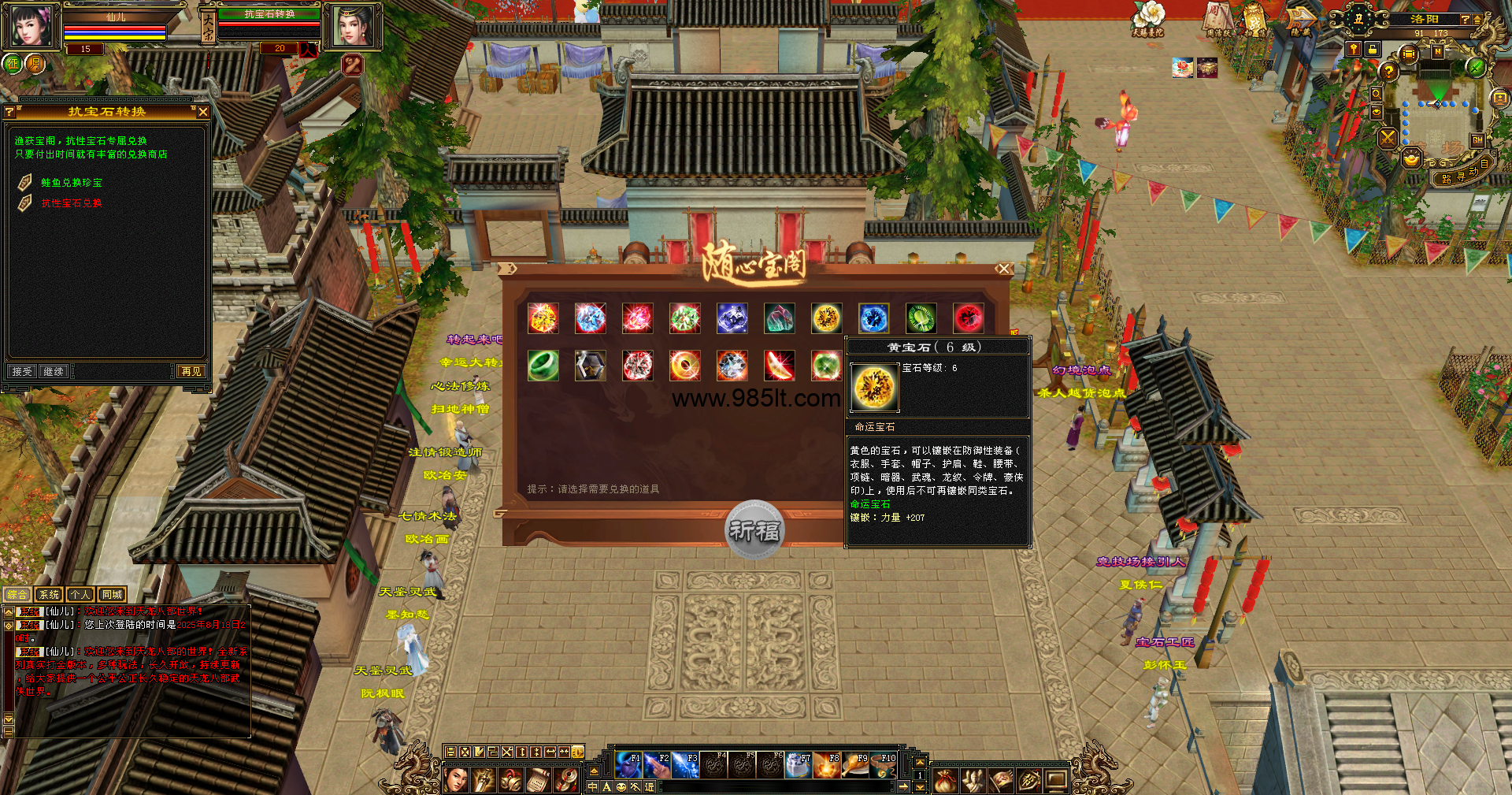Select the 仙儿 player portrait

31,27
